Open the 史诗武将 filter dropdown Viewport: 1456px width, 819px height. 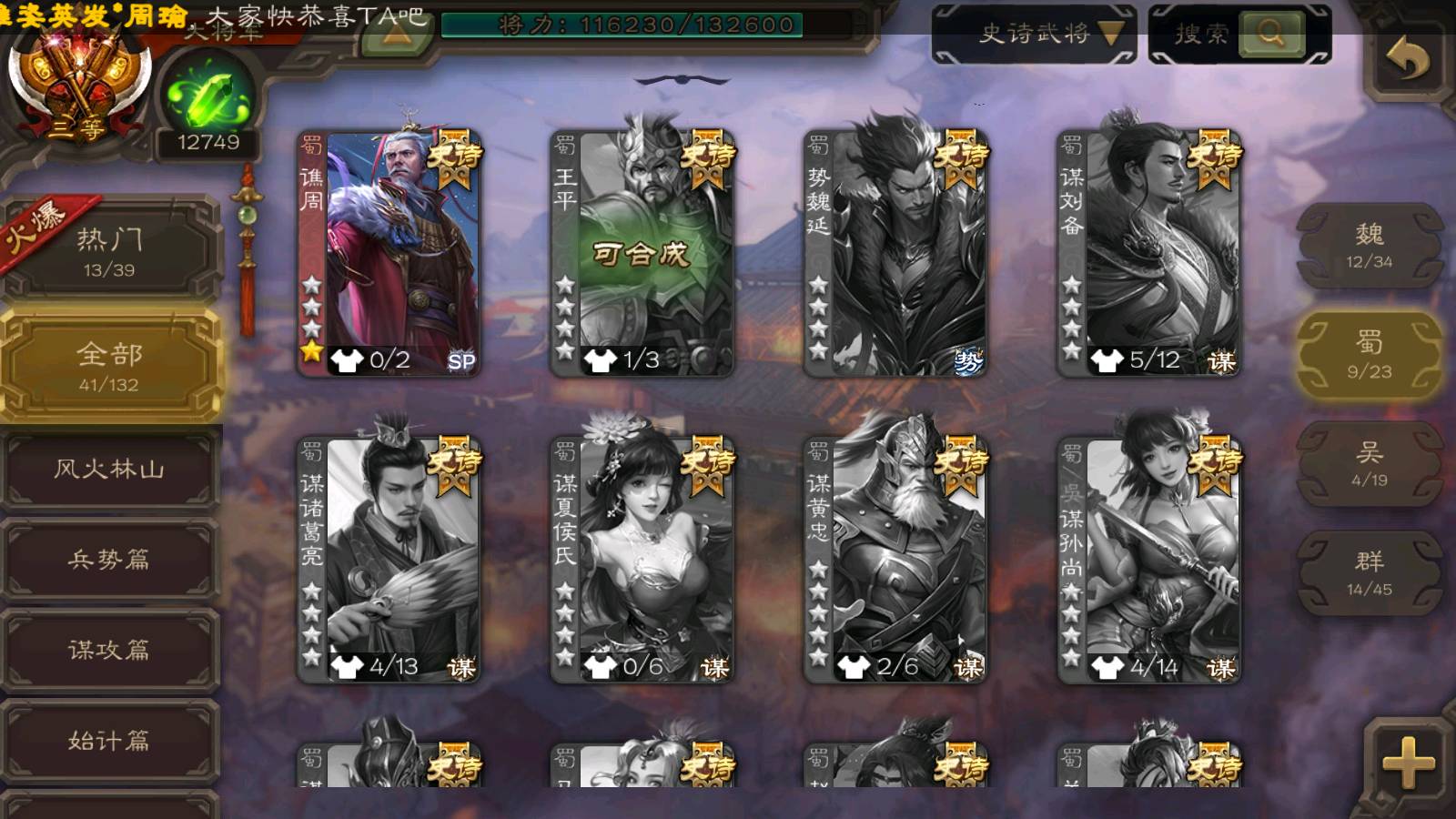coord(1034,35)
